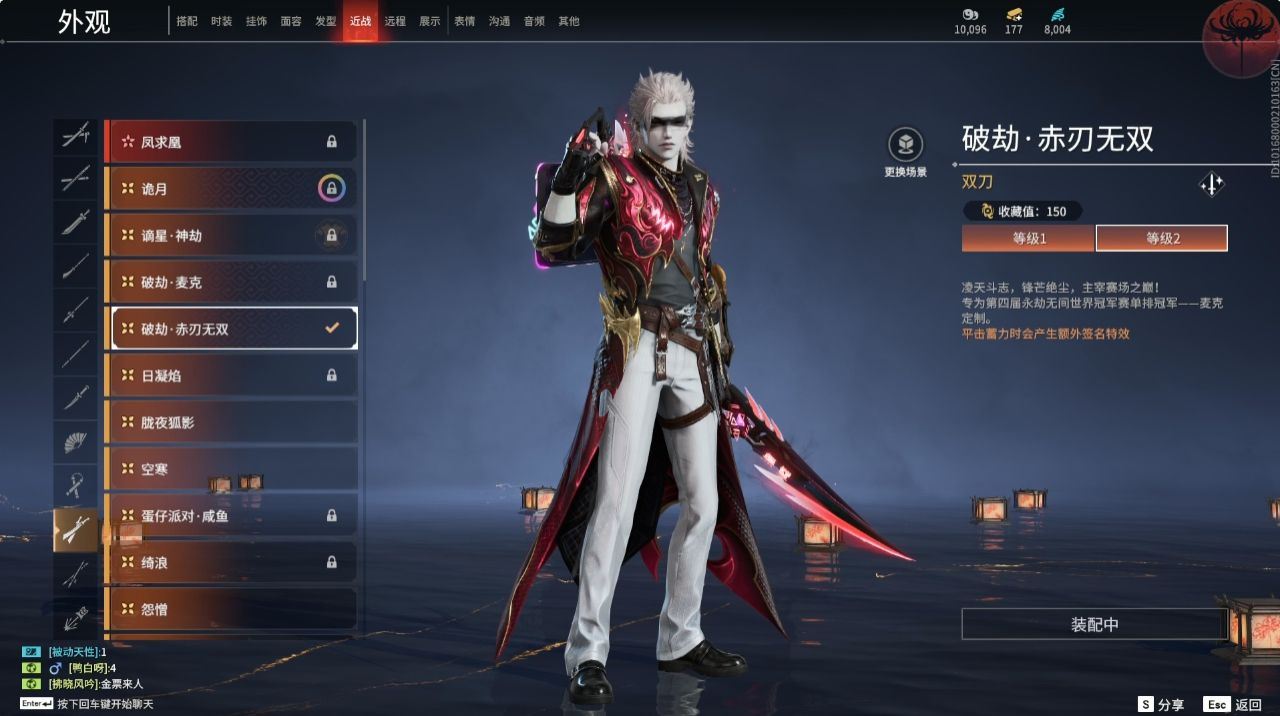Select the 等级2 skin level
The image size is (1280, 716).
[x=1162, y=238]
